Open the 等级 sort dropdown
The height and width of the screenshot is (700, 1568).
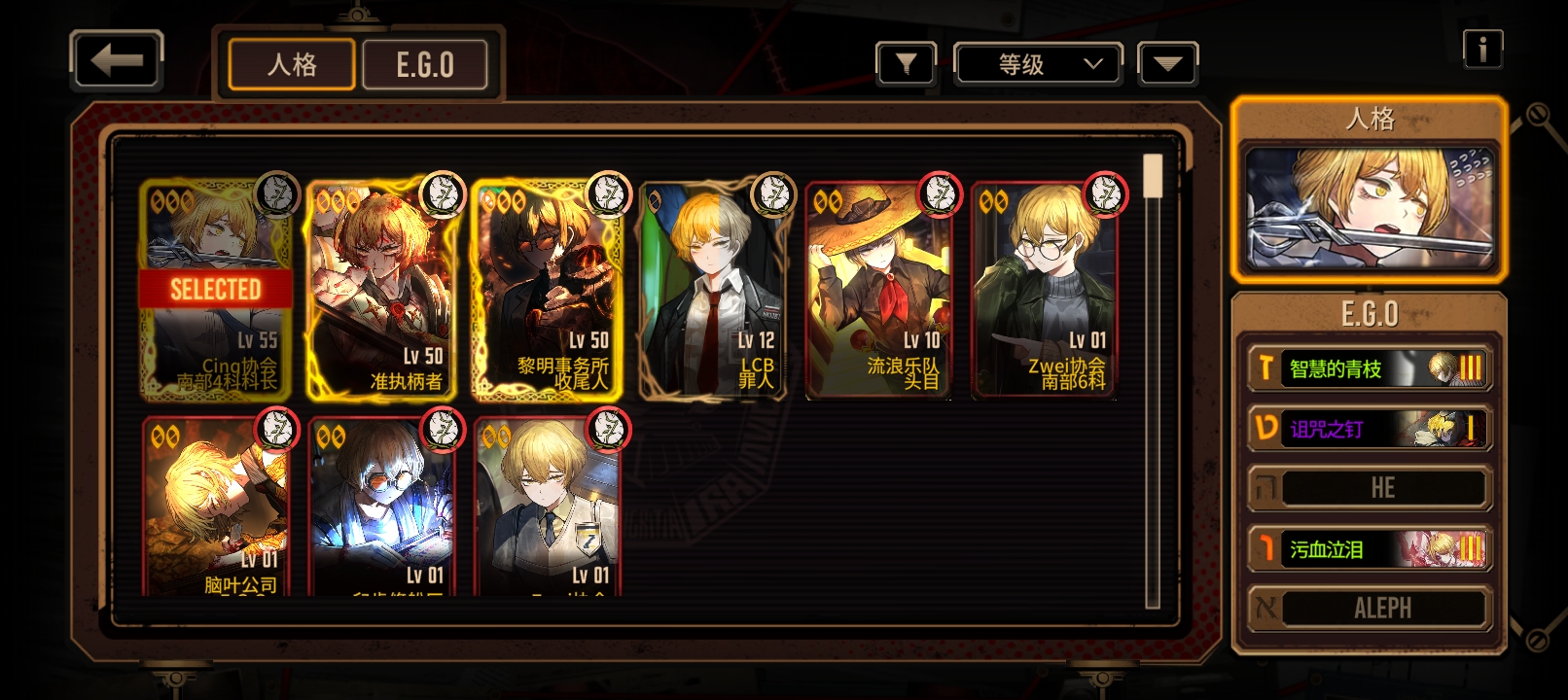tap(1039, 64)
